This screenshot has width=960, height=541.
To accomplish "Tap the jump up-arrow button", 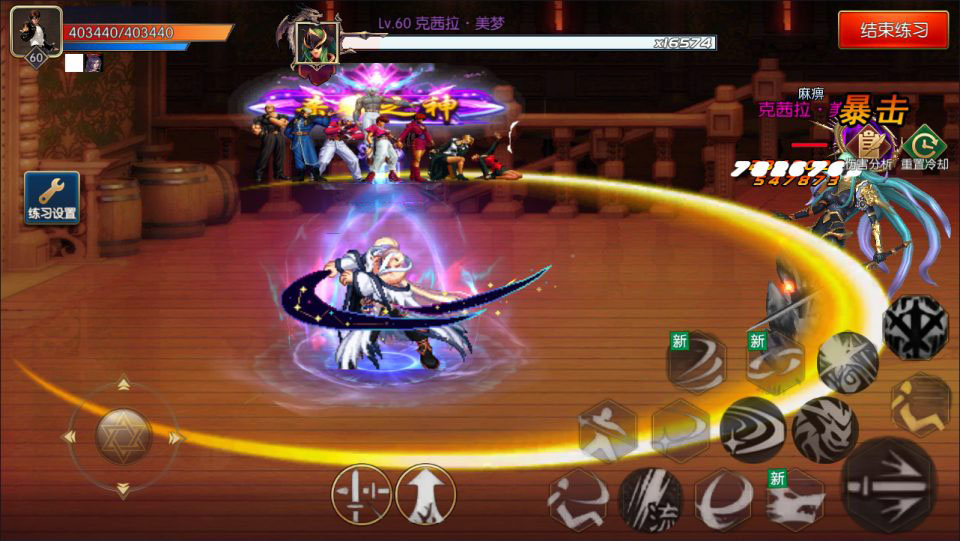I will [425, 494].
